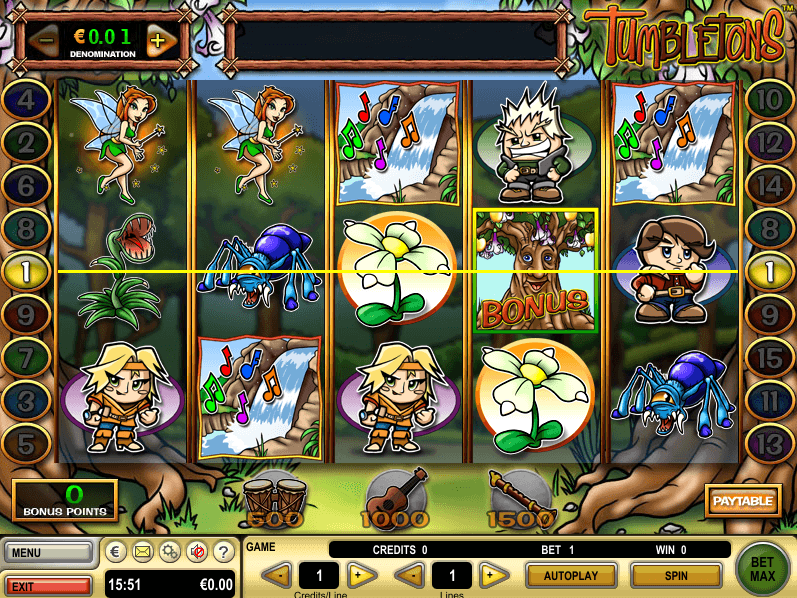Exit the game
797x598 pixels.
click(x=47, y=584)
